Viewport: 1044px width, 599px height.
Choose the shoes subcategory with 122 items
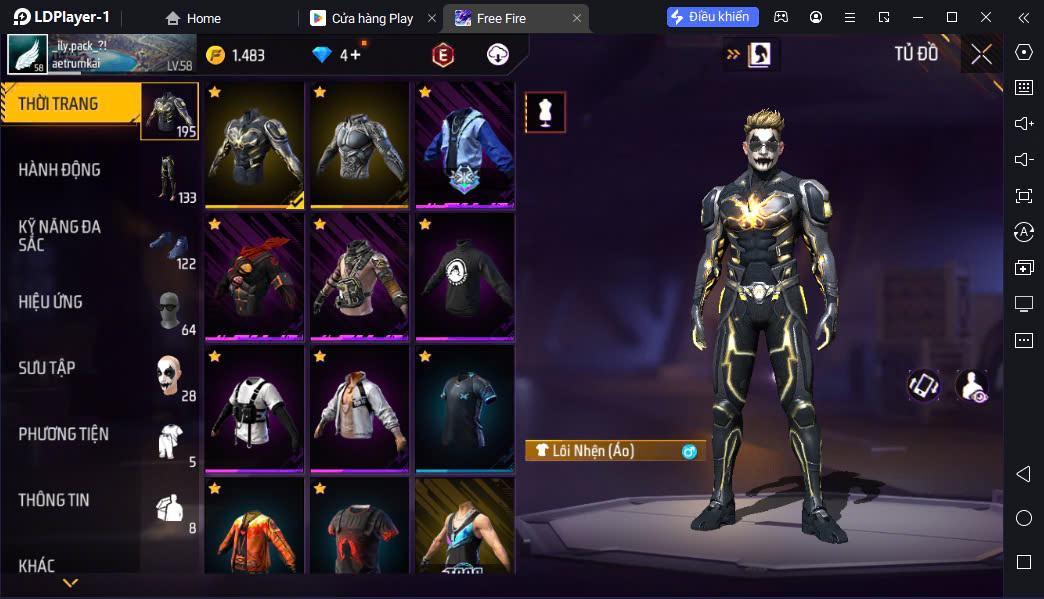coord(169,244)
